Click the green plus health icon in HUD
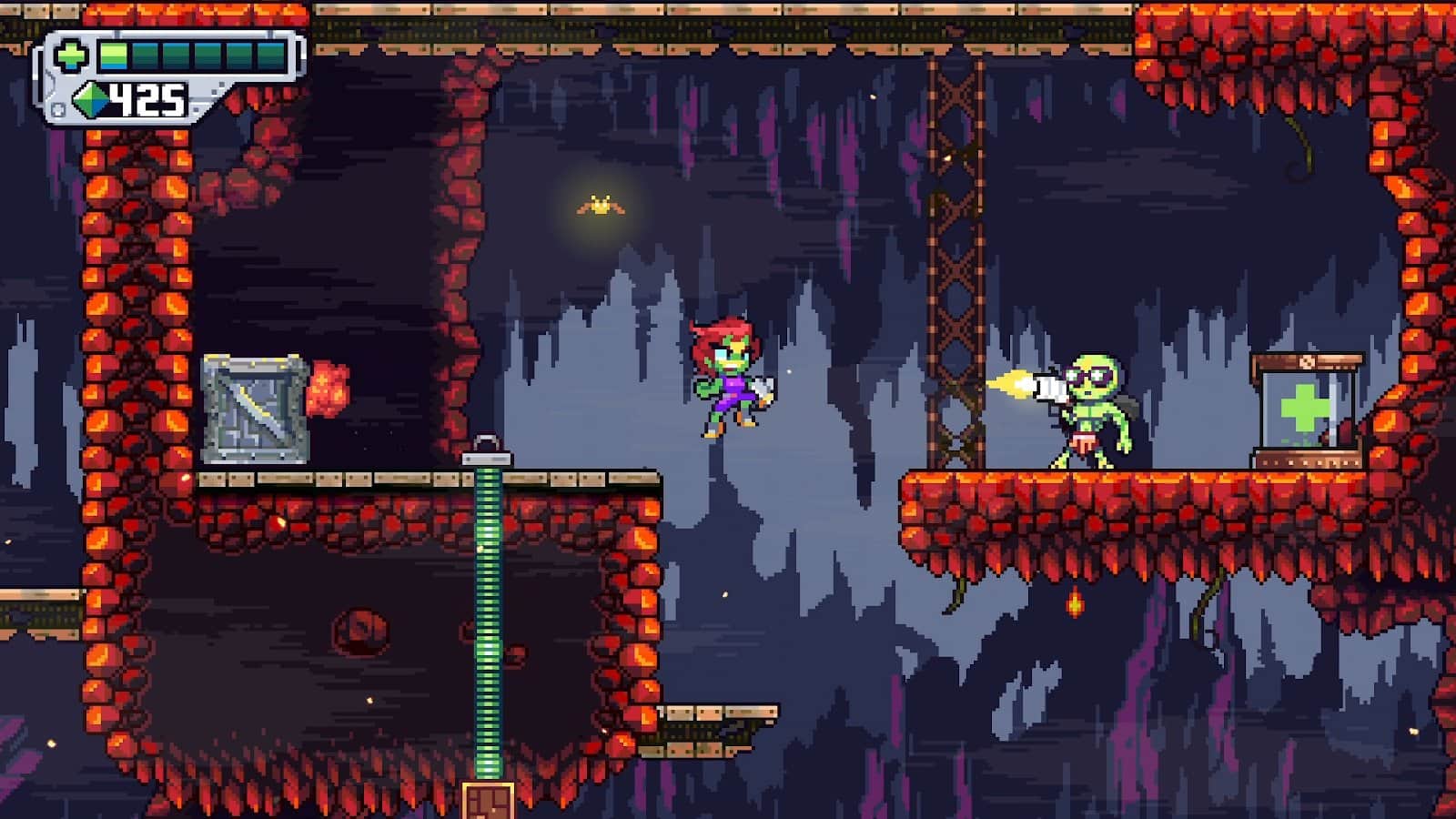This screenshot has height=819, width=1456. click(x=71, y=55)
